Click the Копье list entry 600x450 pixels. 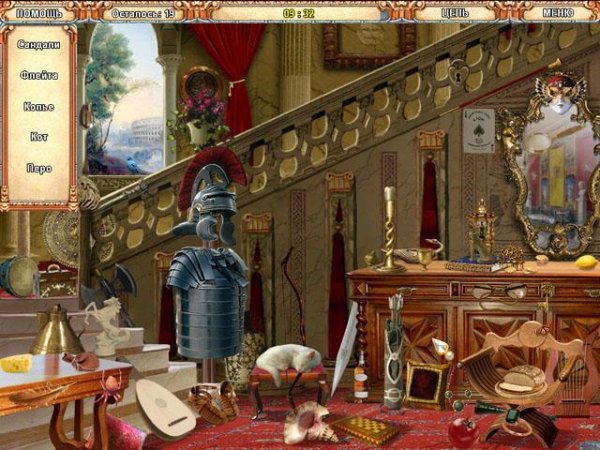40,107
